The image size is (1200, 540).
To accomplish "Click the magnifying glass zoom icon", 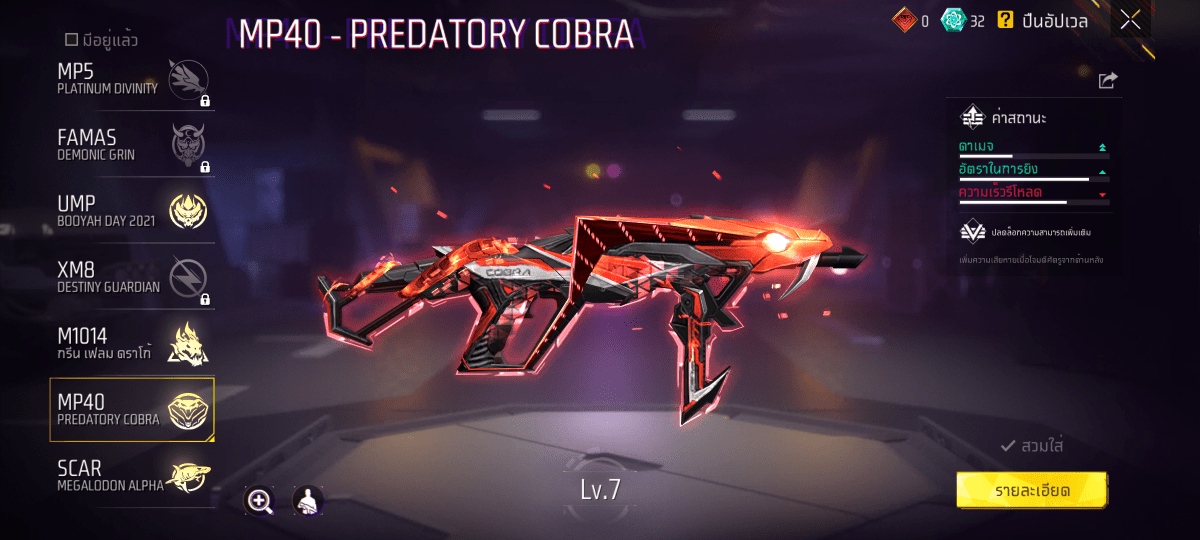I will click(x=260, y=501).
